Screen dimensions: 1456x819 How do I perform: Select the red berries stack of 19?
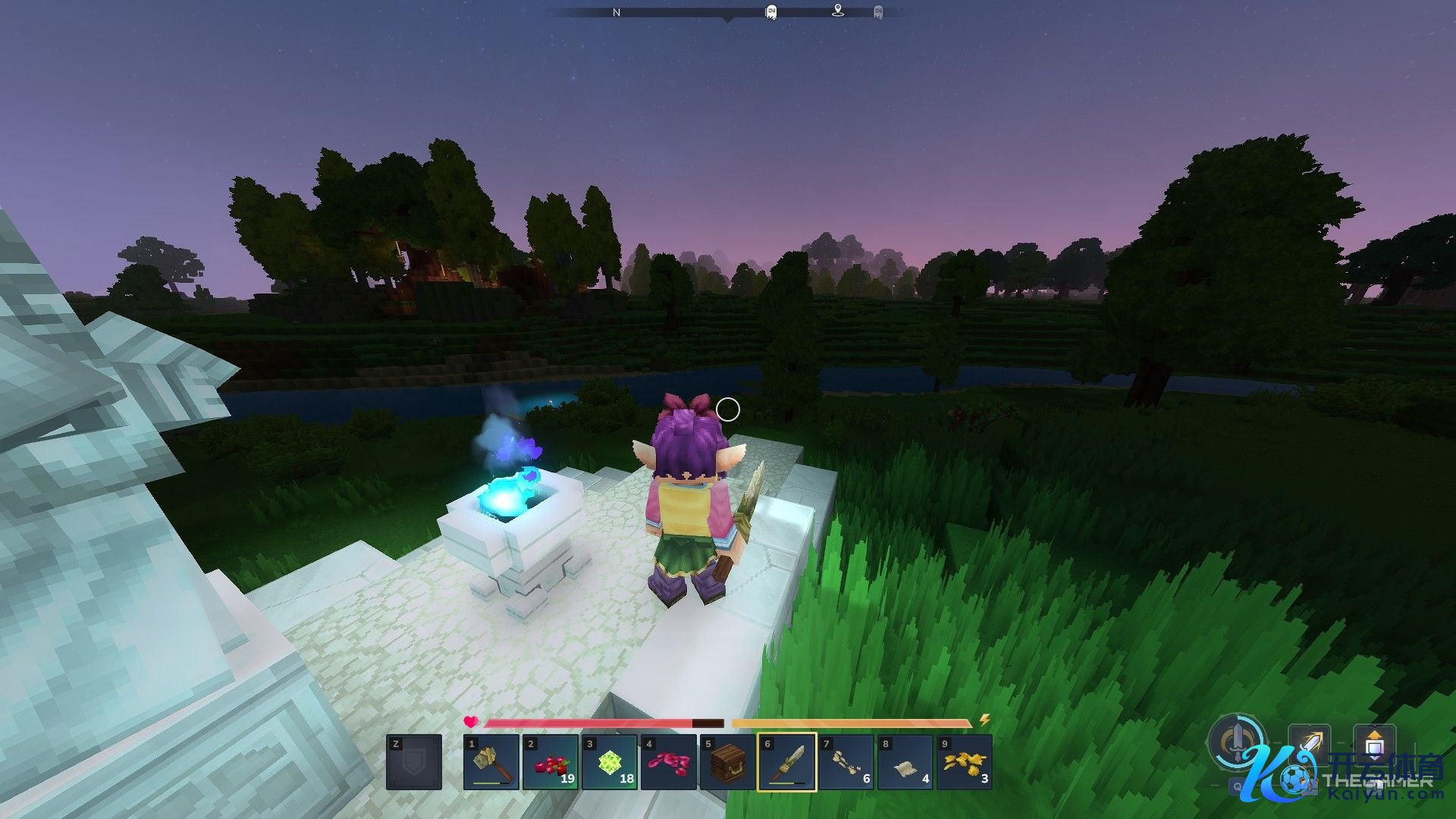[x=551, y=762]
